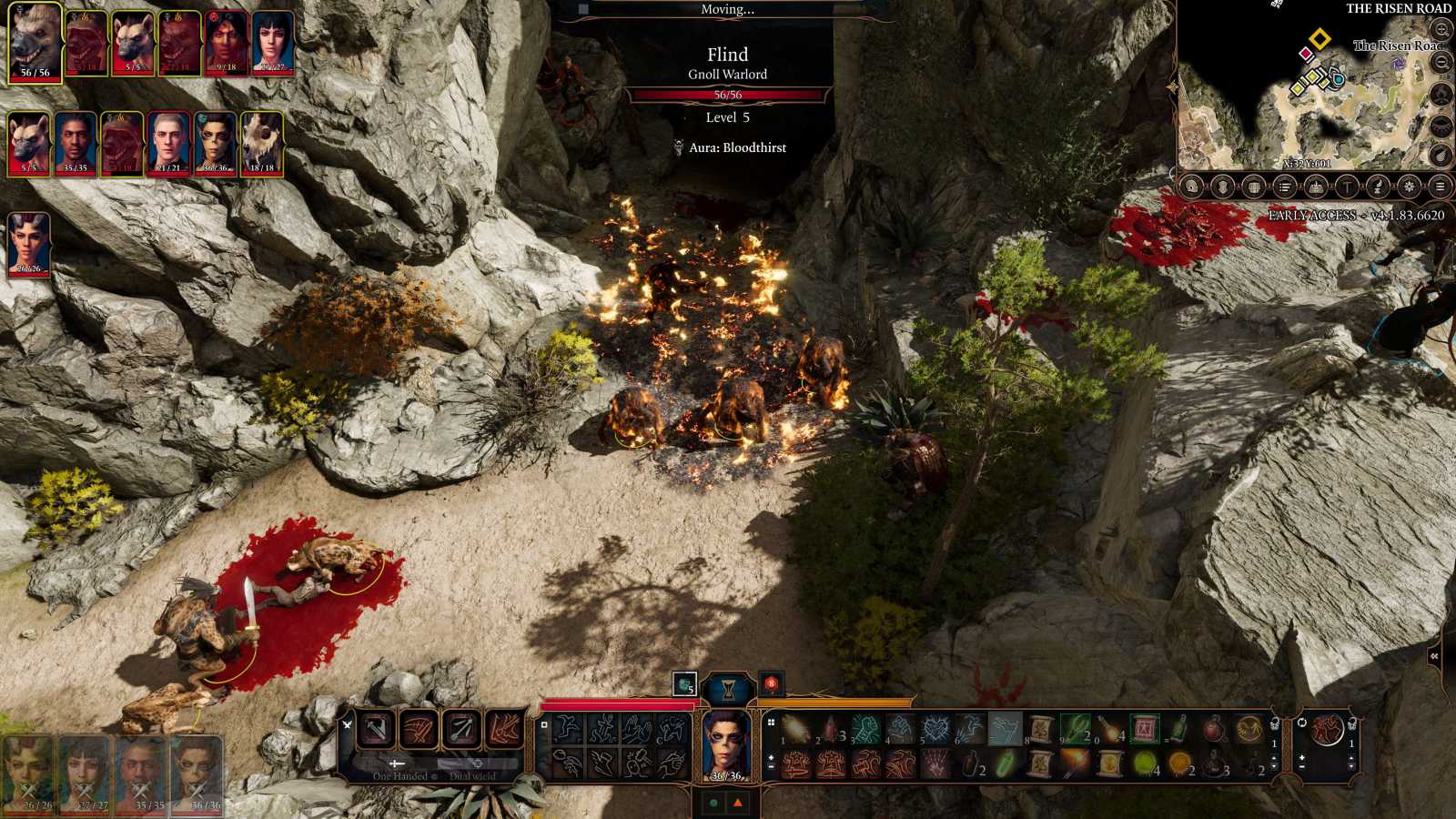
Task: Open the camp icon under the minimap
Action: point(1316,187)
